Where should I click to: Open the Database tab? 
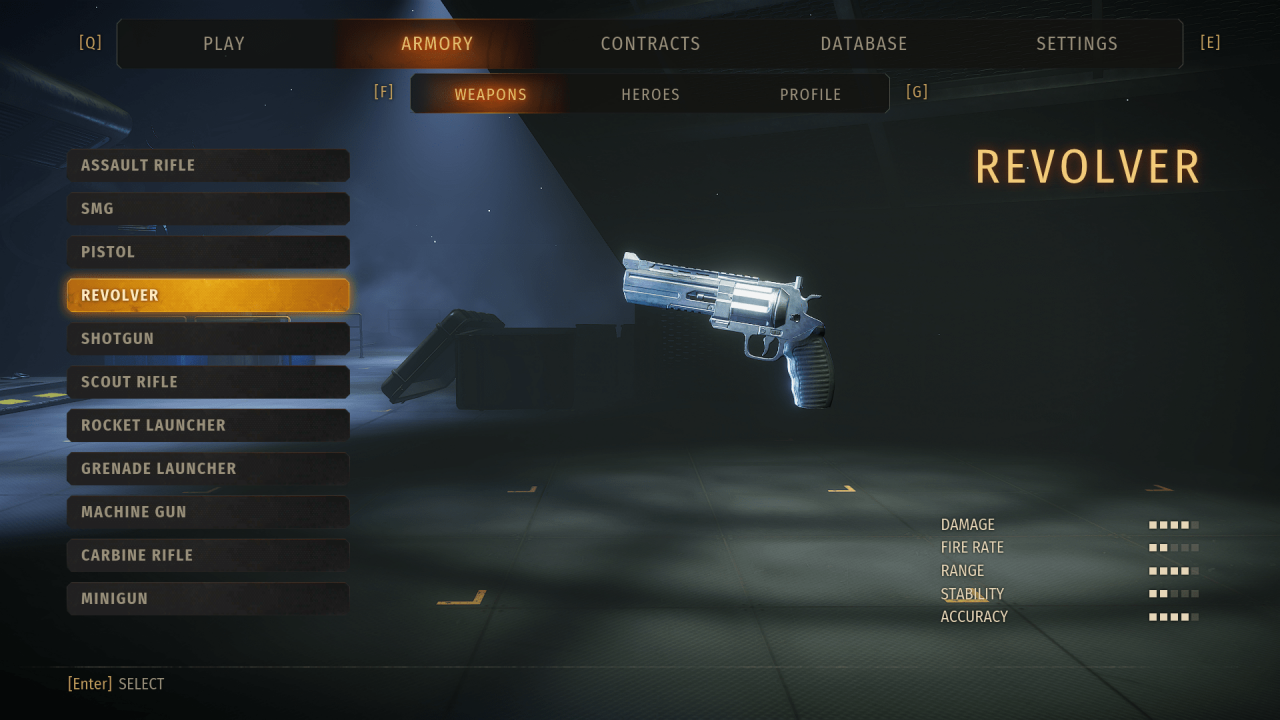(864, 44)
